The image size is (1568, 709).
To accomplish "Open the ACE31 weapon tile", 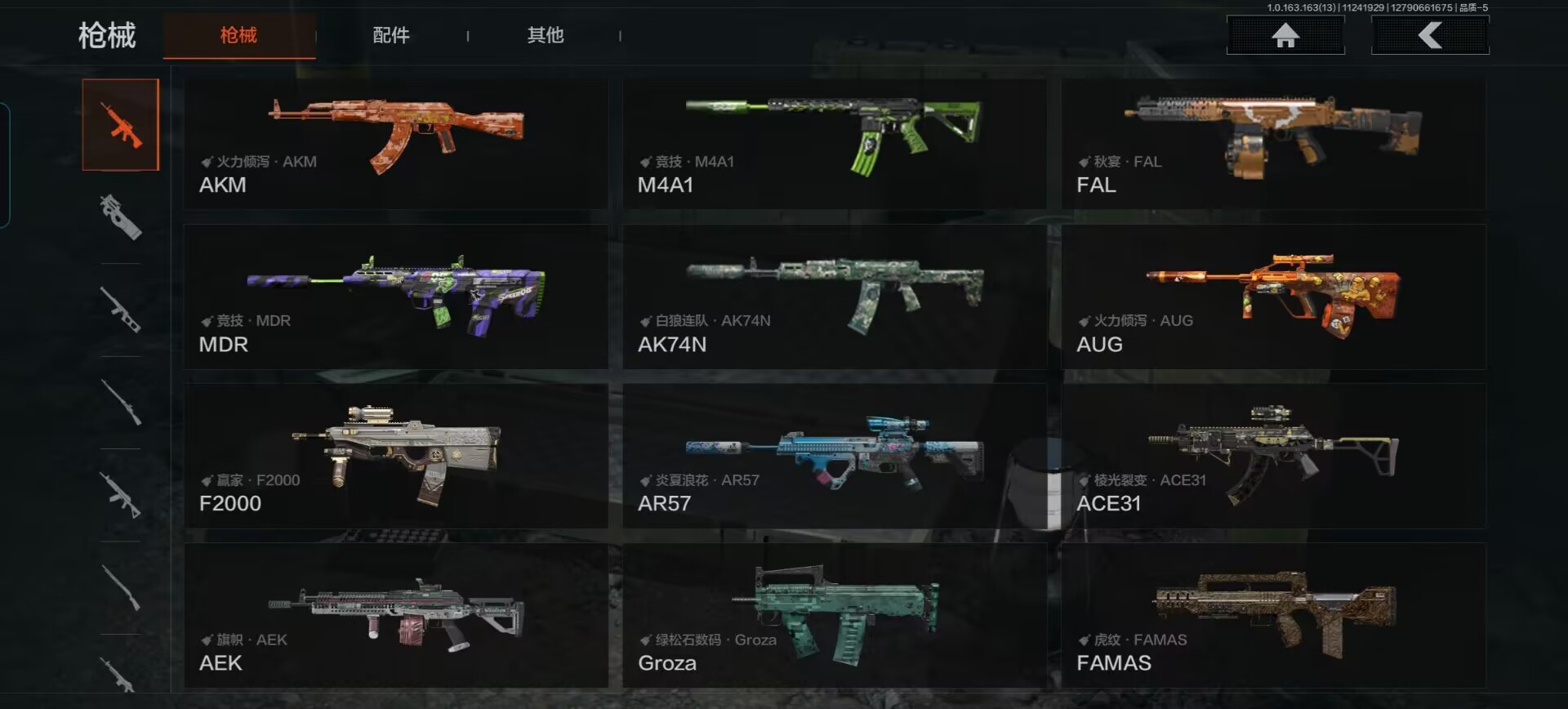I will pos(1273,456).
